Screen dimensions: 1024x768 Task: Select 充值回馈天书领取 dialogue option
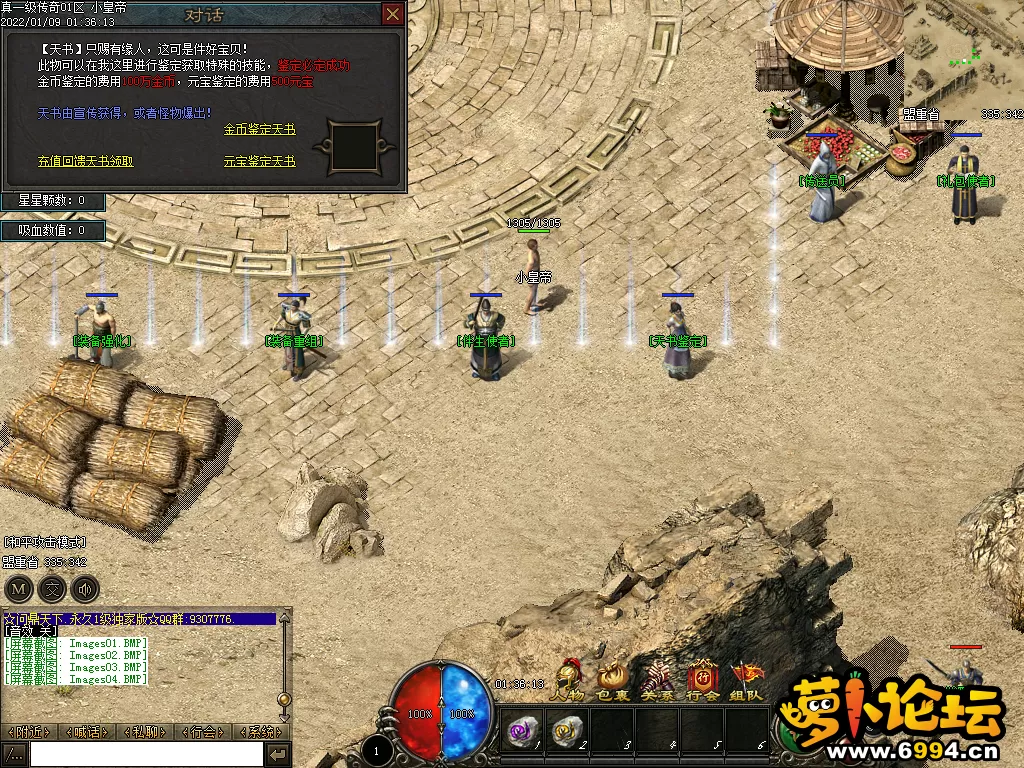(x=85, y=161)
